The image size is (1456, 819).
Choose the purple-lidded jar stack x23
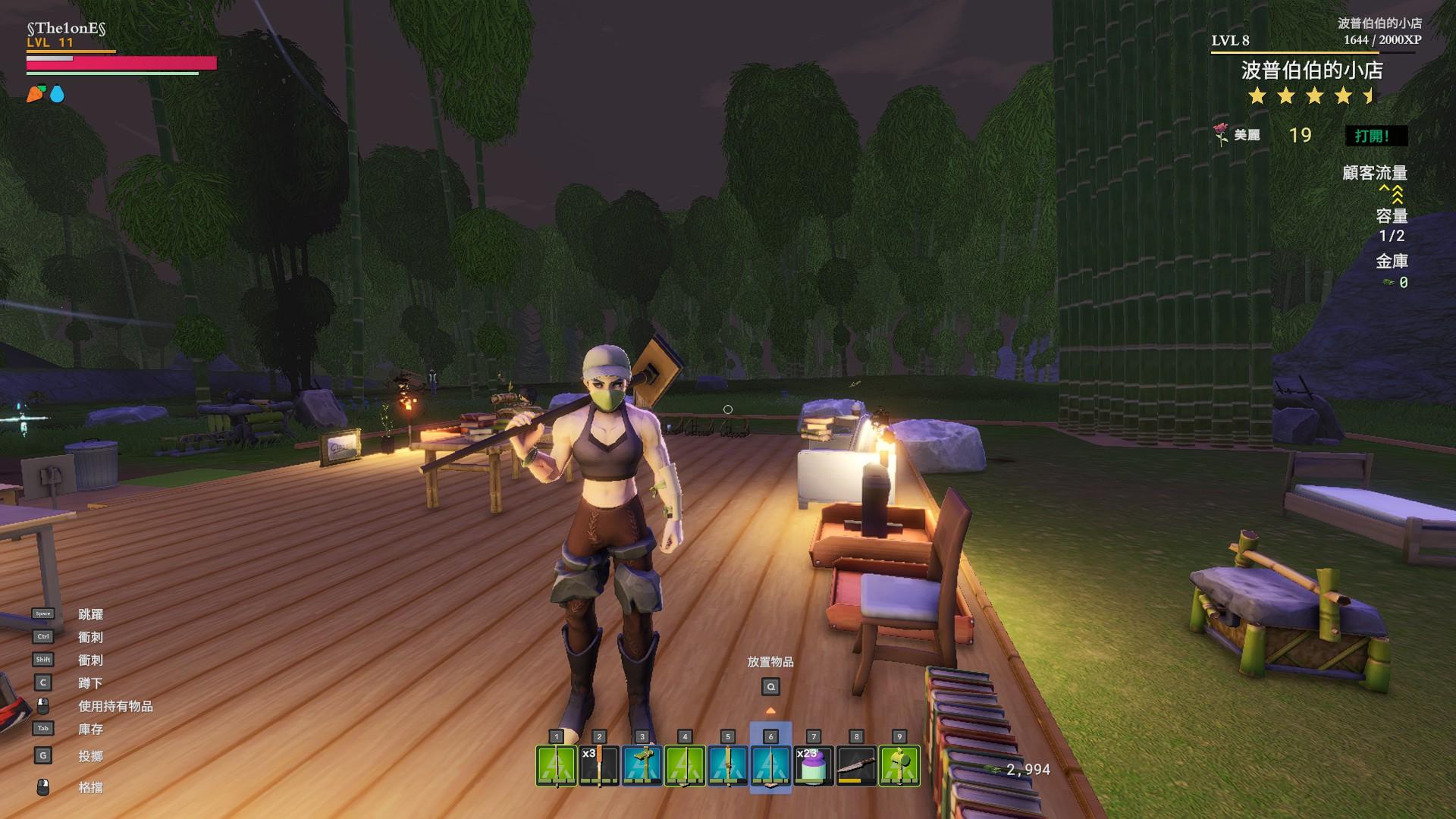point(813,765)
